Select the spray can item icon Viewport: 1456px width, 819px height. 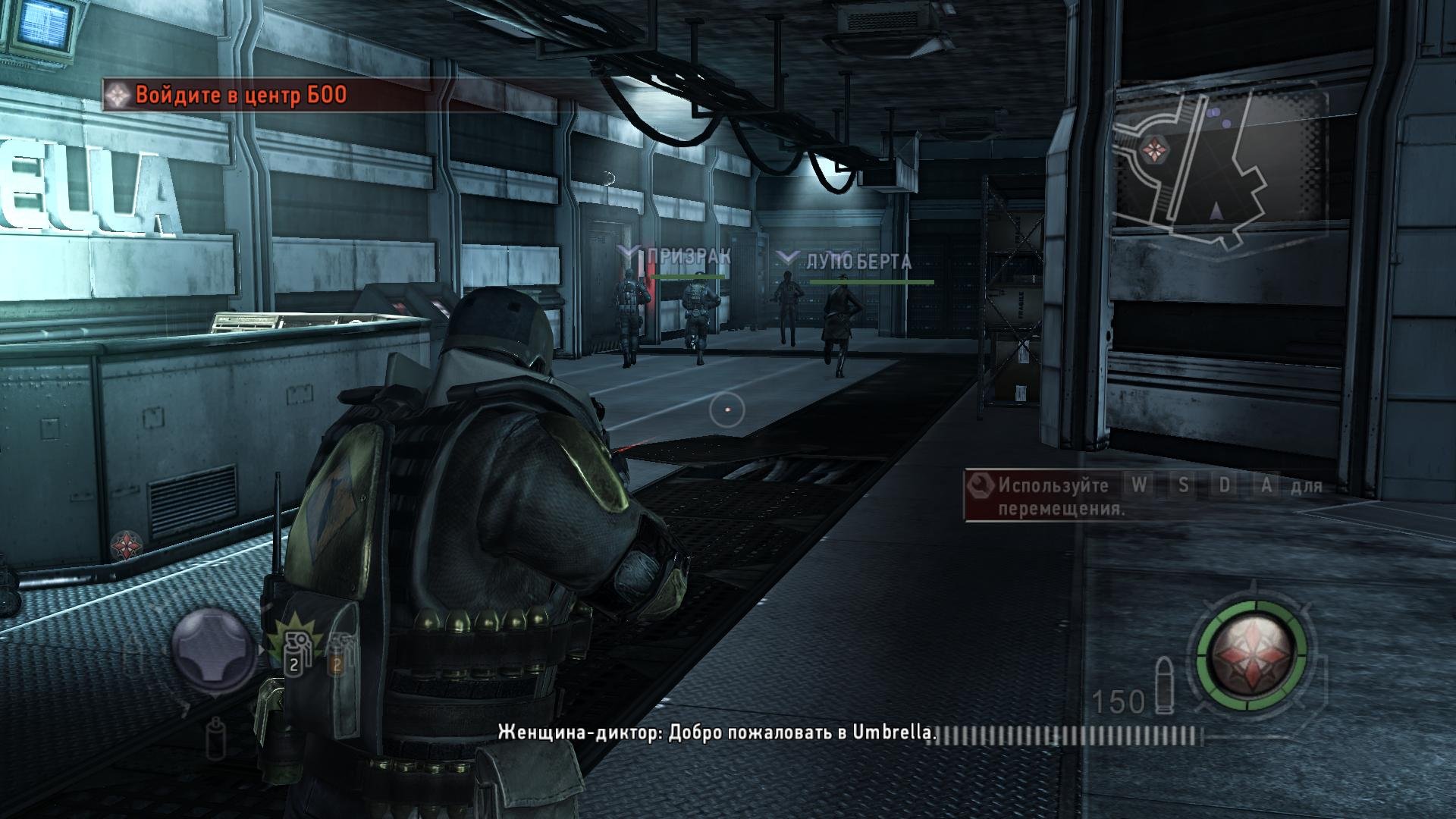tap(218, 737)
